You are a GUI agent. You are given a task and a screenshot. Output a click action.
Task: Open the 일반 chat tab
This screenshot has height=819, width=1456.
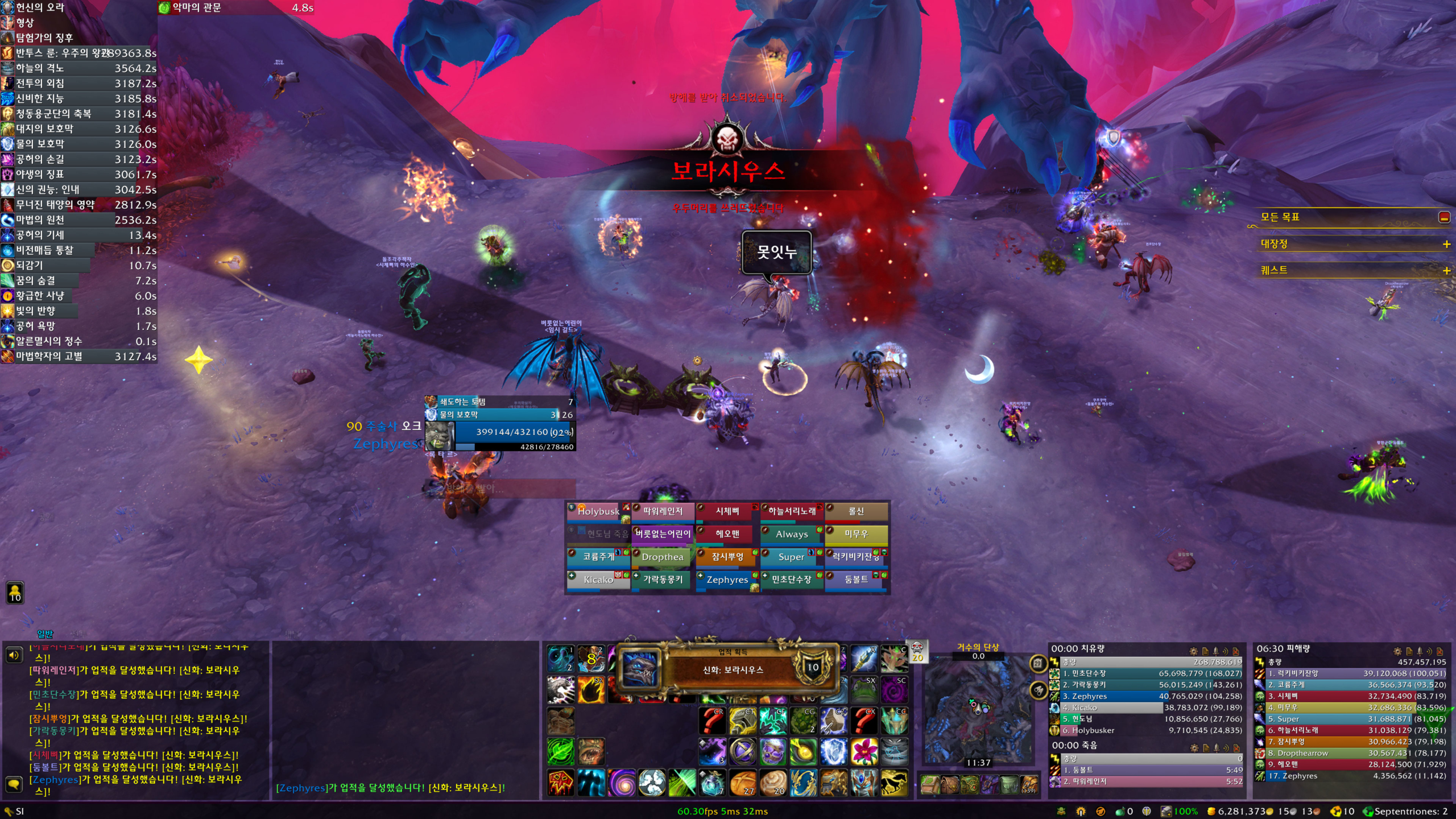tap(45, 634)
